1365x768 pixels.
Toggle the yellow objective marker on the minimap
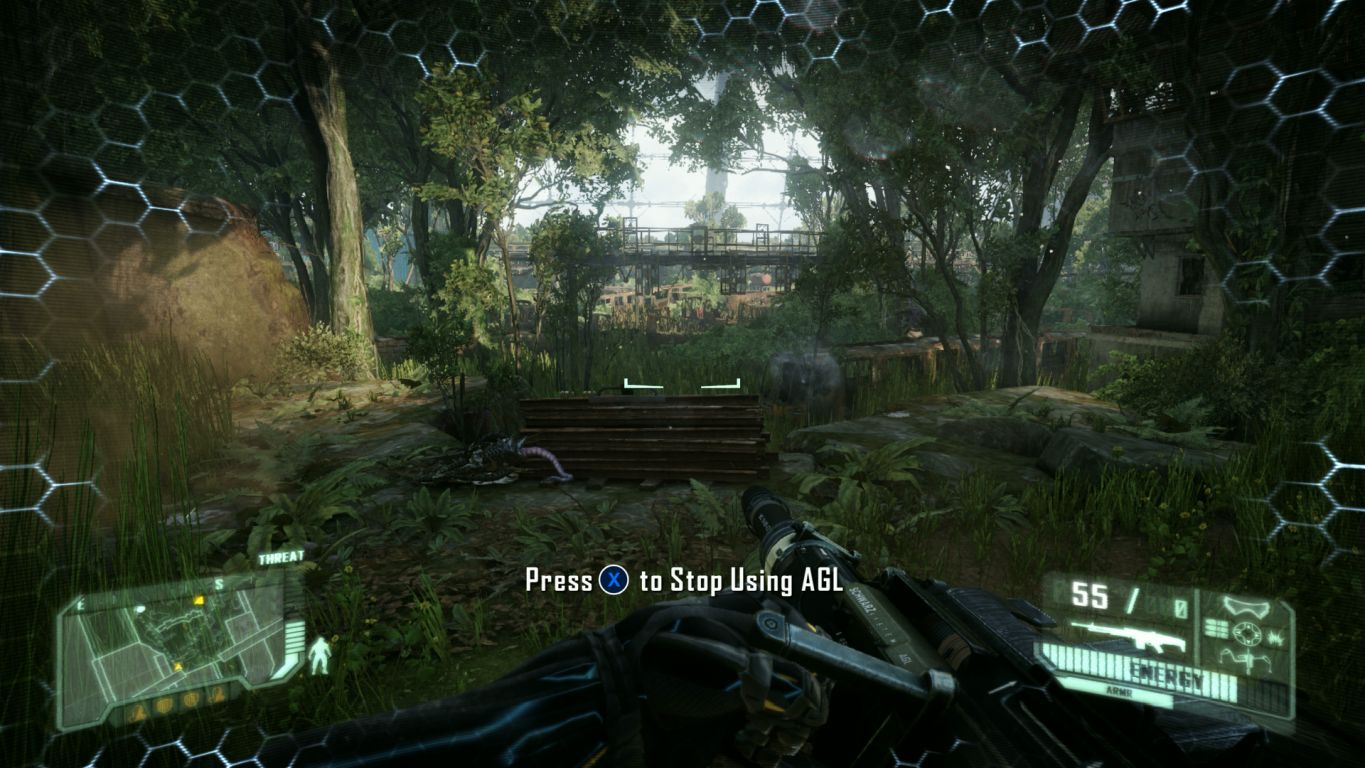click(x=199, y=600)
